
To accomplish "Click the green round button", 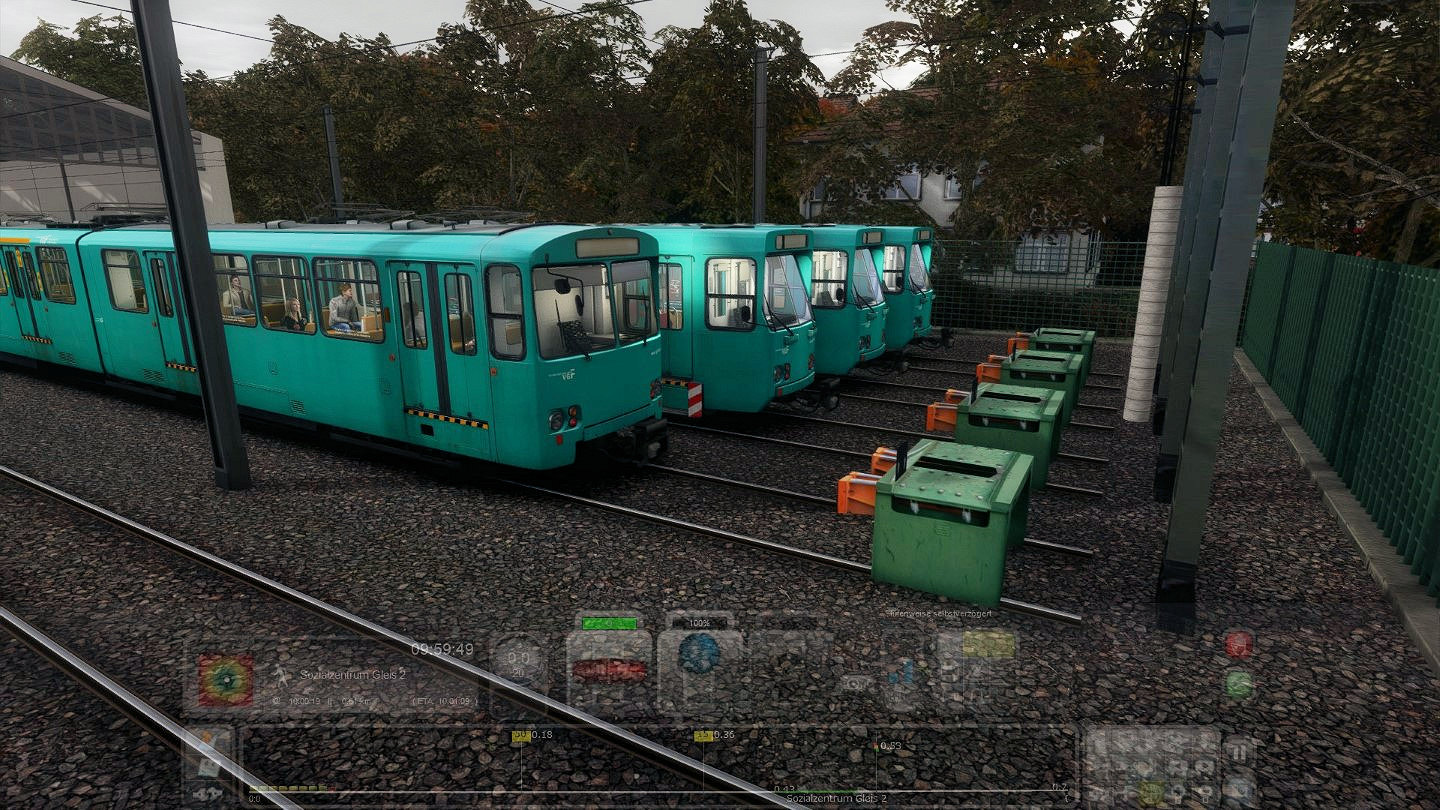I will point(1238,684).
